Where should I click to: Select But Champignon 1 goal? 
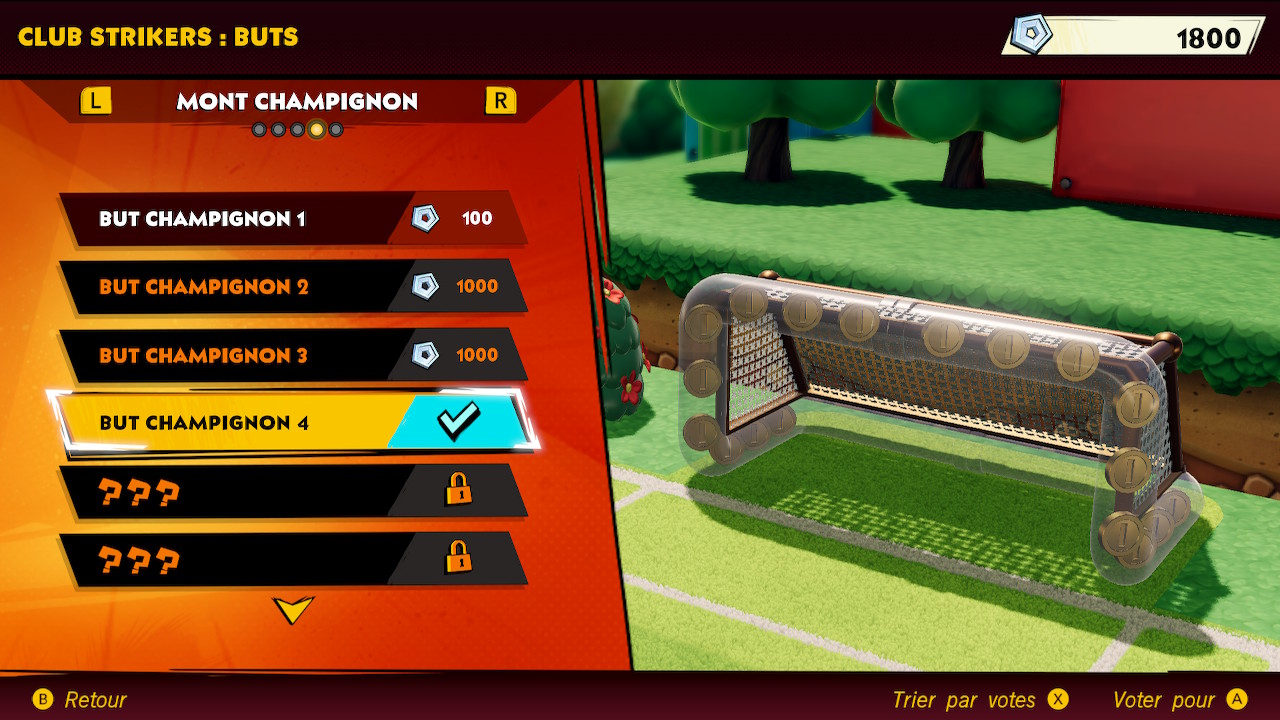pos(292,219)
